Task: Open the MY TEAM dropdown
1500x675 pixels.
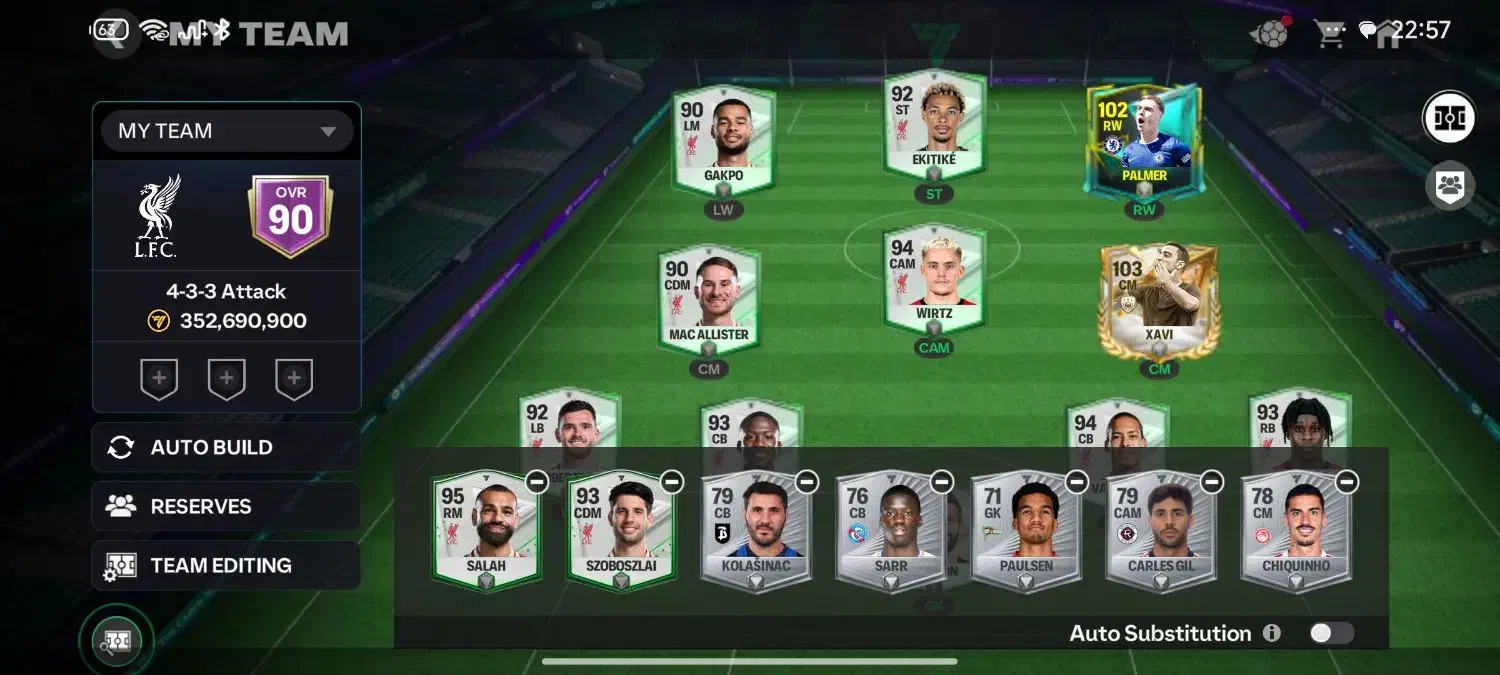Action: [227, 131]
